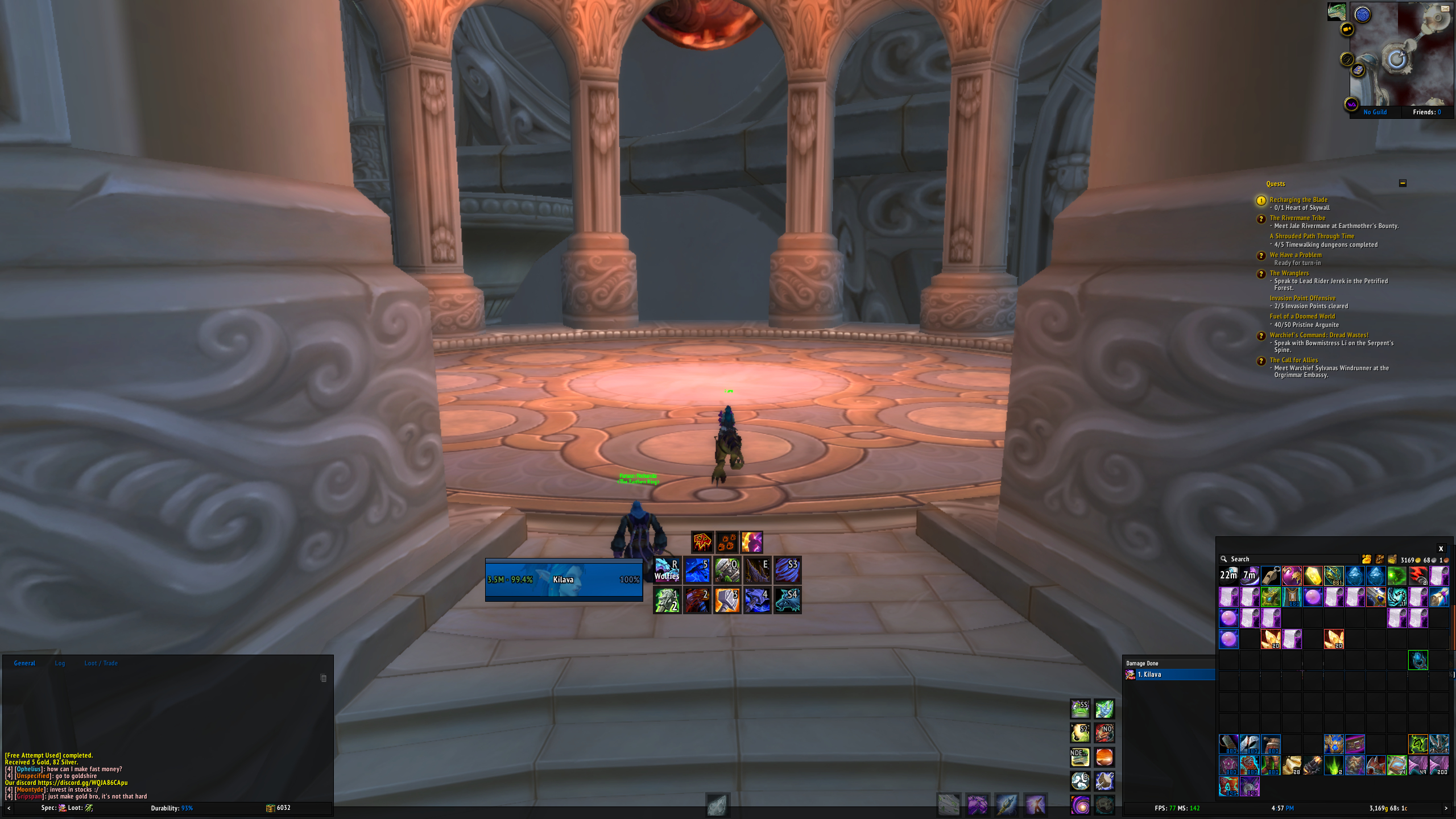Activate the Wolfies ability bound to R

pos(667,570)
